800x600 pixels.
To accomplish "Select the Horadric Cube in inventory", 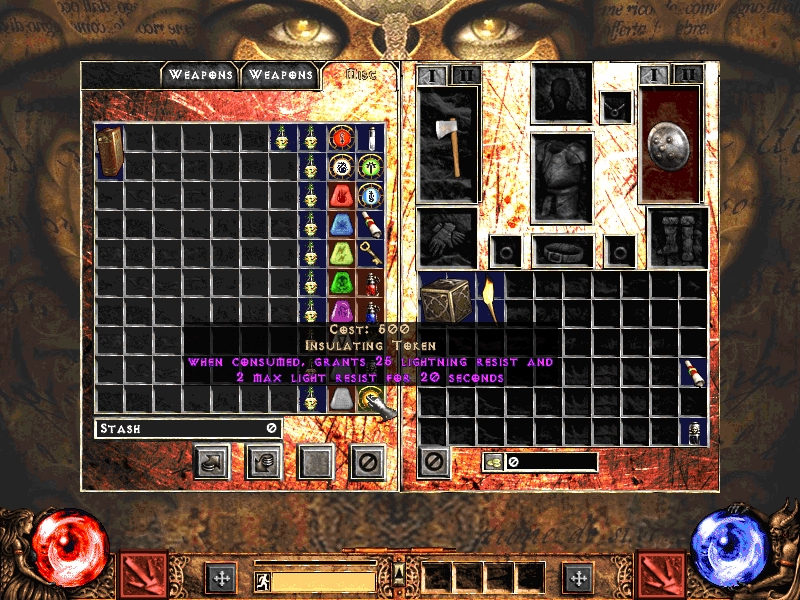I will tap(446, 298).
